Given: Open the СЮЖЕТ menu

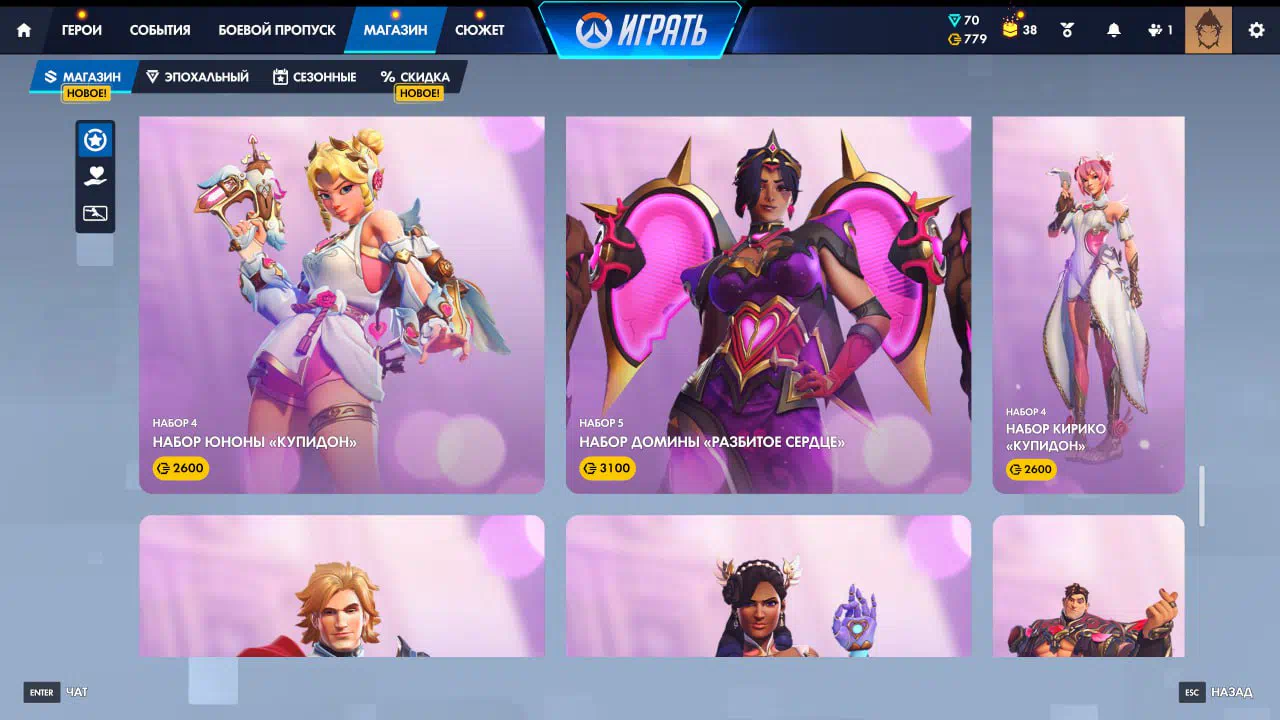Looking at the screenshot, I should 480,30.
